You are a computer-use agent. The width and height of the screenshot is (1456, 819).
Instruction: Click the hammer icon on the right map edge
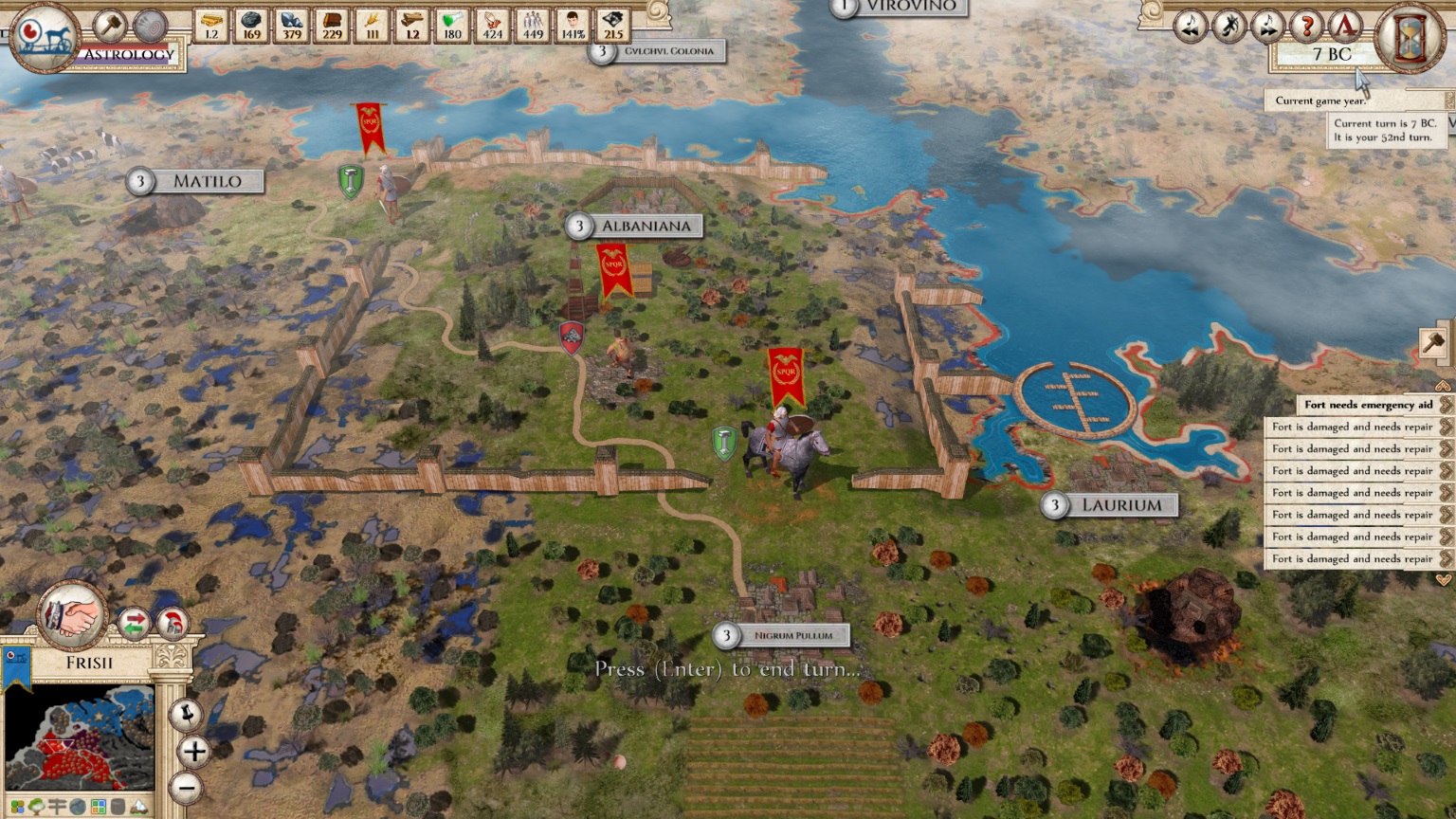click(x=1431, y=341)
